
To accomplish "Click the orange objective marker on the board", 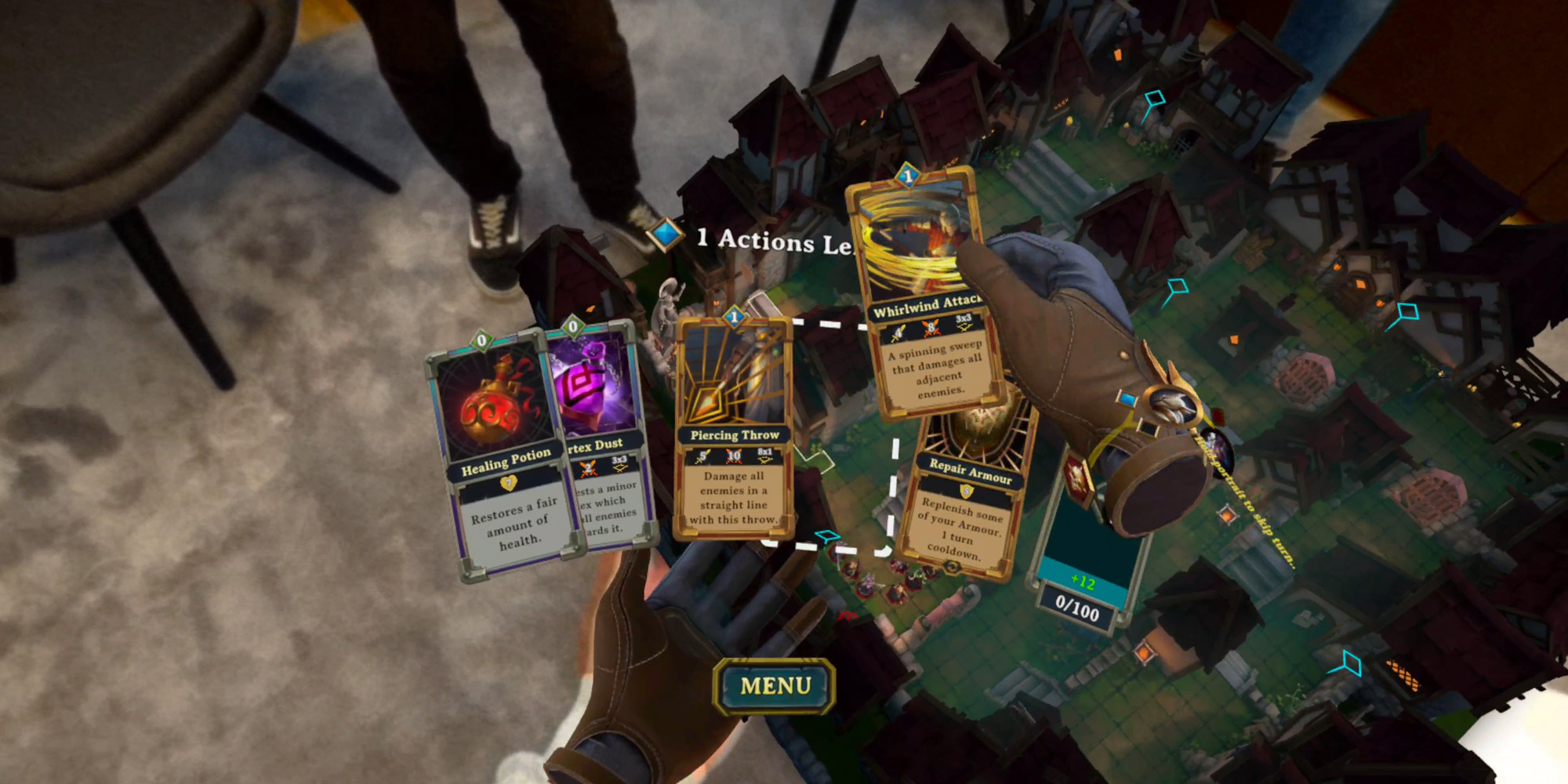I will pos(1226,517).
